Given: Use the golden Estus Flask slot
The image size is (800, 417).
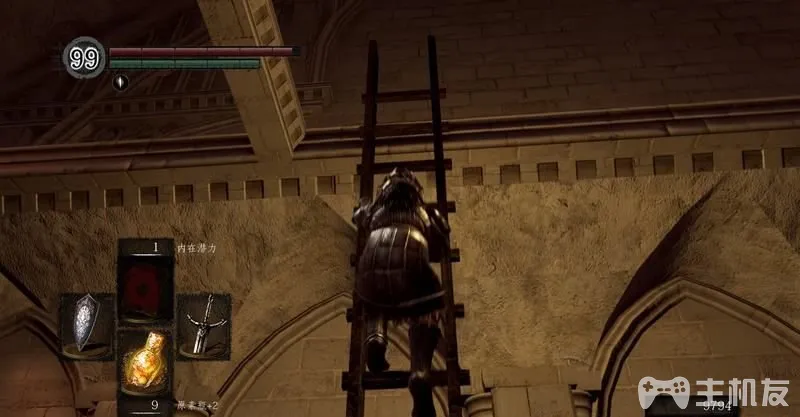Looking at the screenshot, I should (x=145, y=364).
